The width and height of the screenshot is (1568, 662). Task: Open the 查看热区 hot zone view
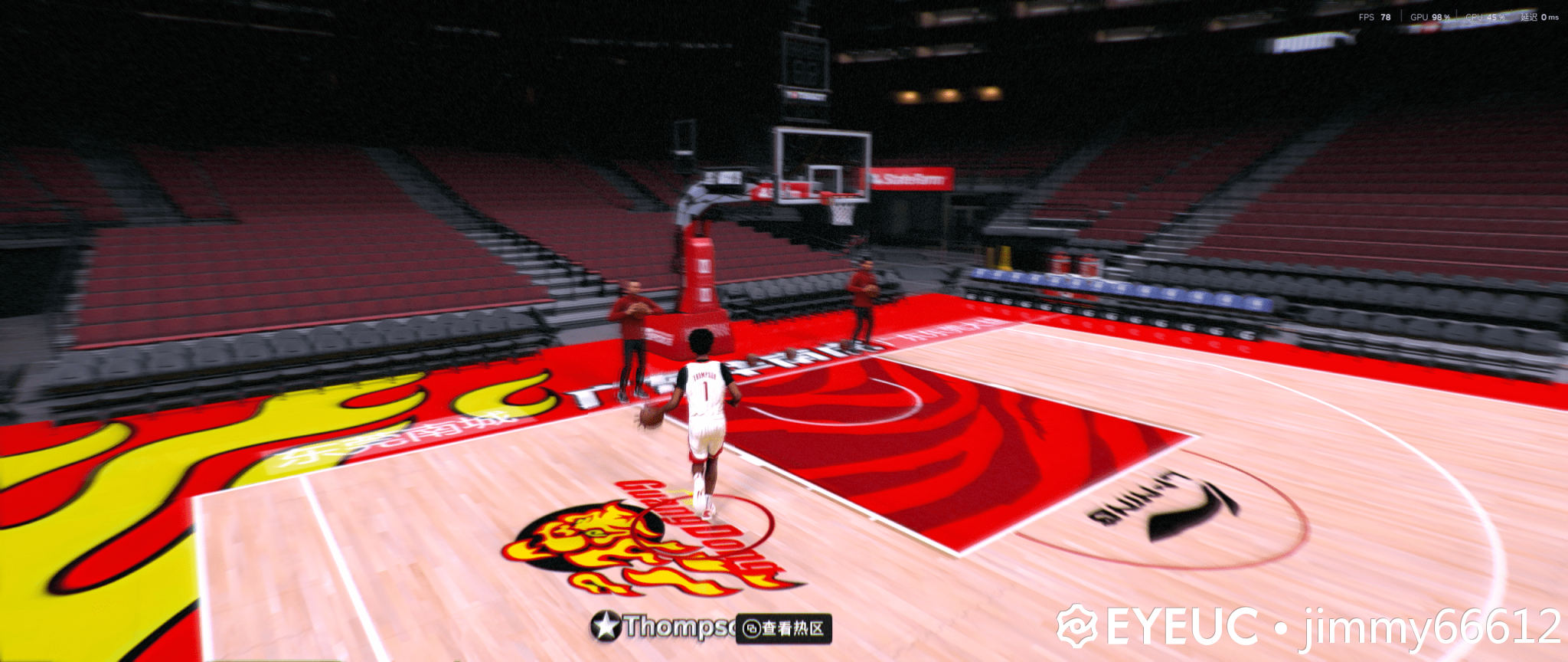coord(784,628)
